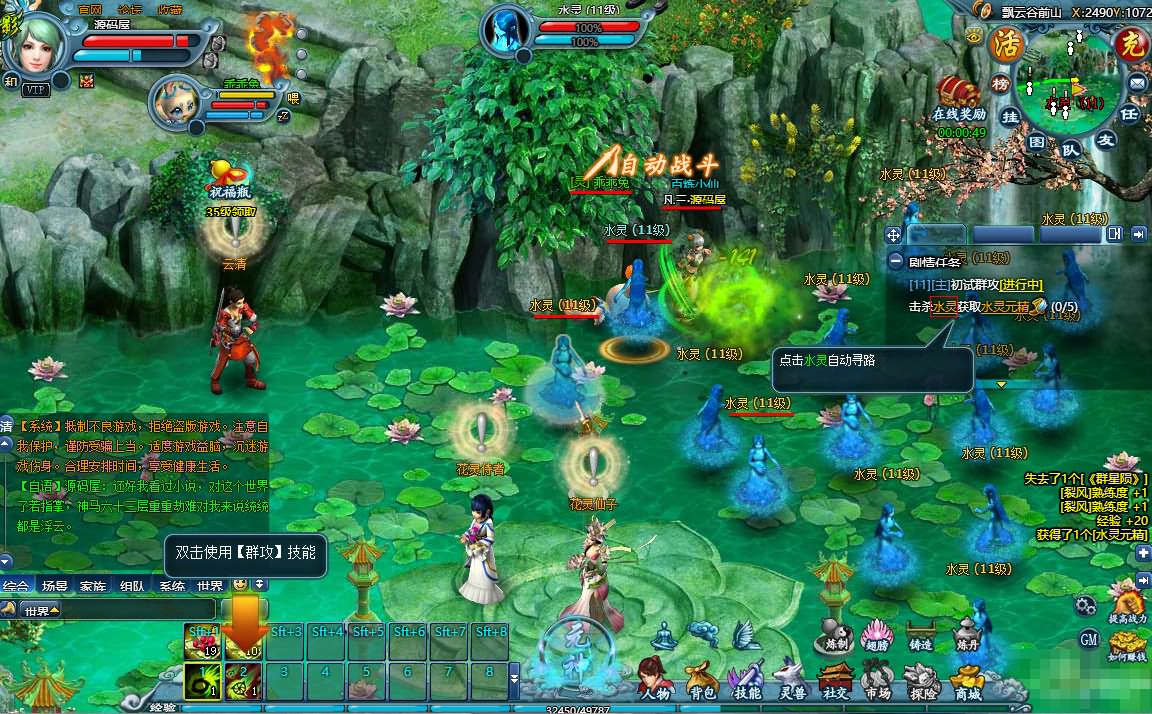Image resolution: width=1152 pixels, height=714 pixels.
Task: Open the 商城 shop
Action: click(967, 680)
